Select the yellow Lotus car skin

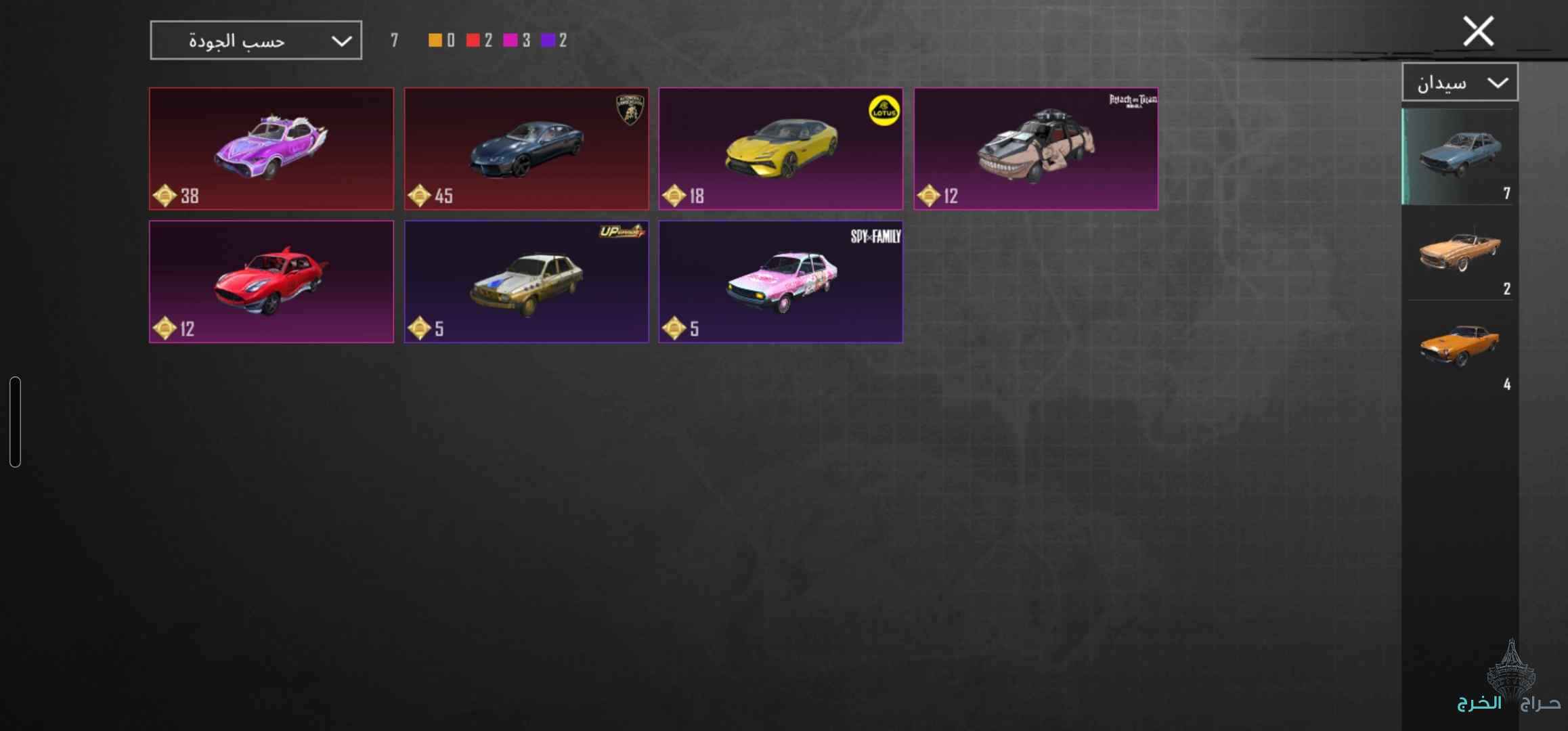click(x=781, y=149)
